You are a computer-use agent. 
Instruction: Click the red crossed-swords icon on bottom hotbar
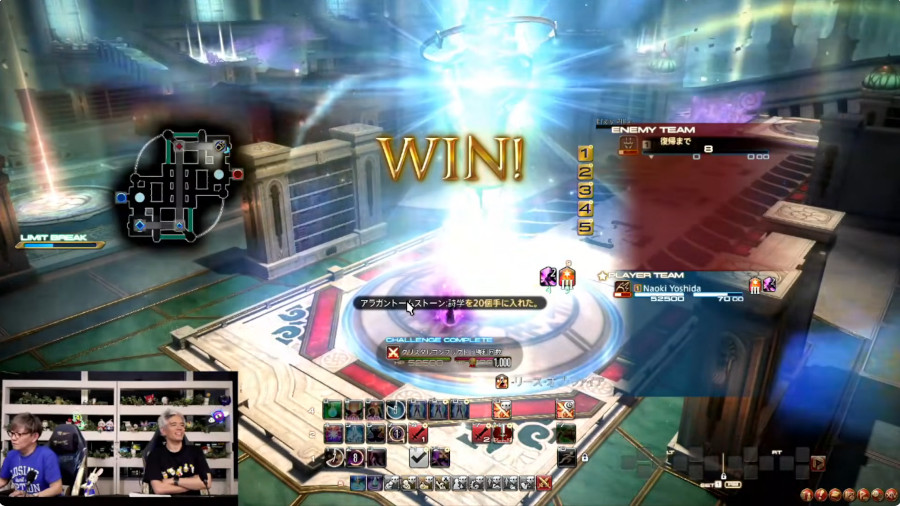[x=543, y=483]
